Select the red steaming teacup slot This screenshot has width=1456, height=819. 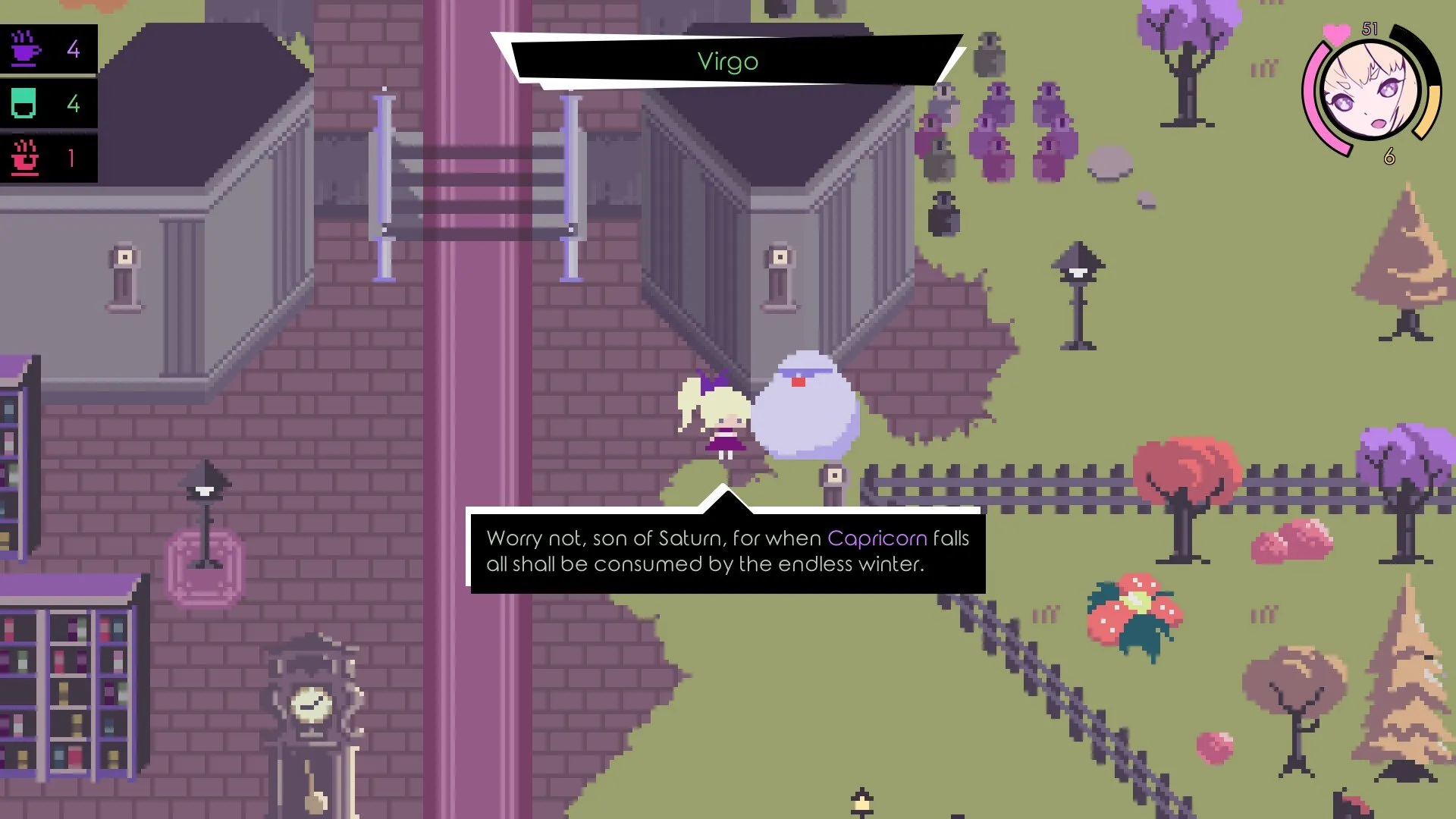pos(48,158)
